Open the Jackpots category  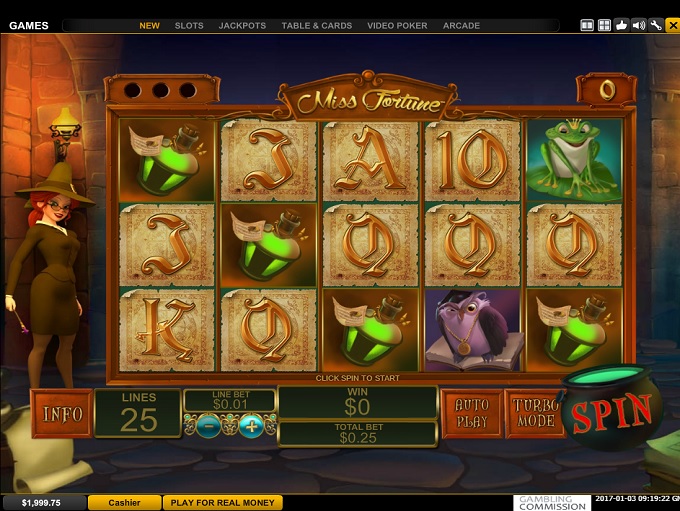tap(240, 25)
